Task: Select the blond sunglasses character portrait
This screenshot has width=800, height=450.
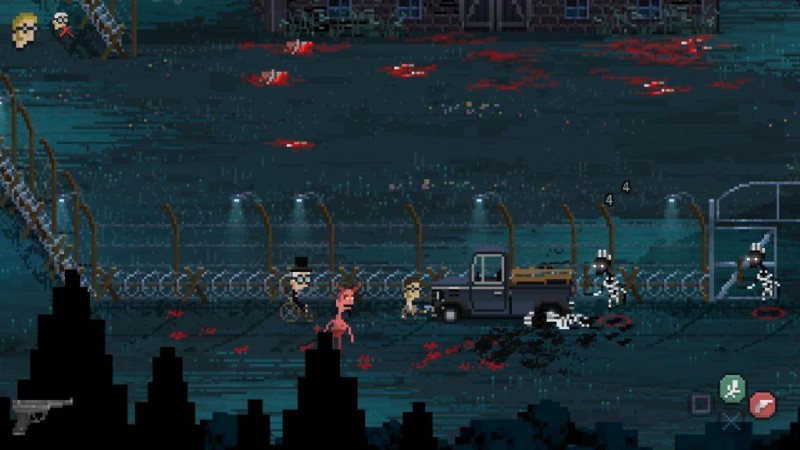Action: tap(24, 29)
